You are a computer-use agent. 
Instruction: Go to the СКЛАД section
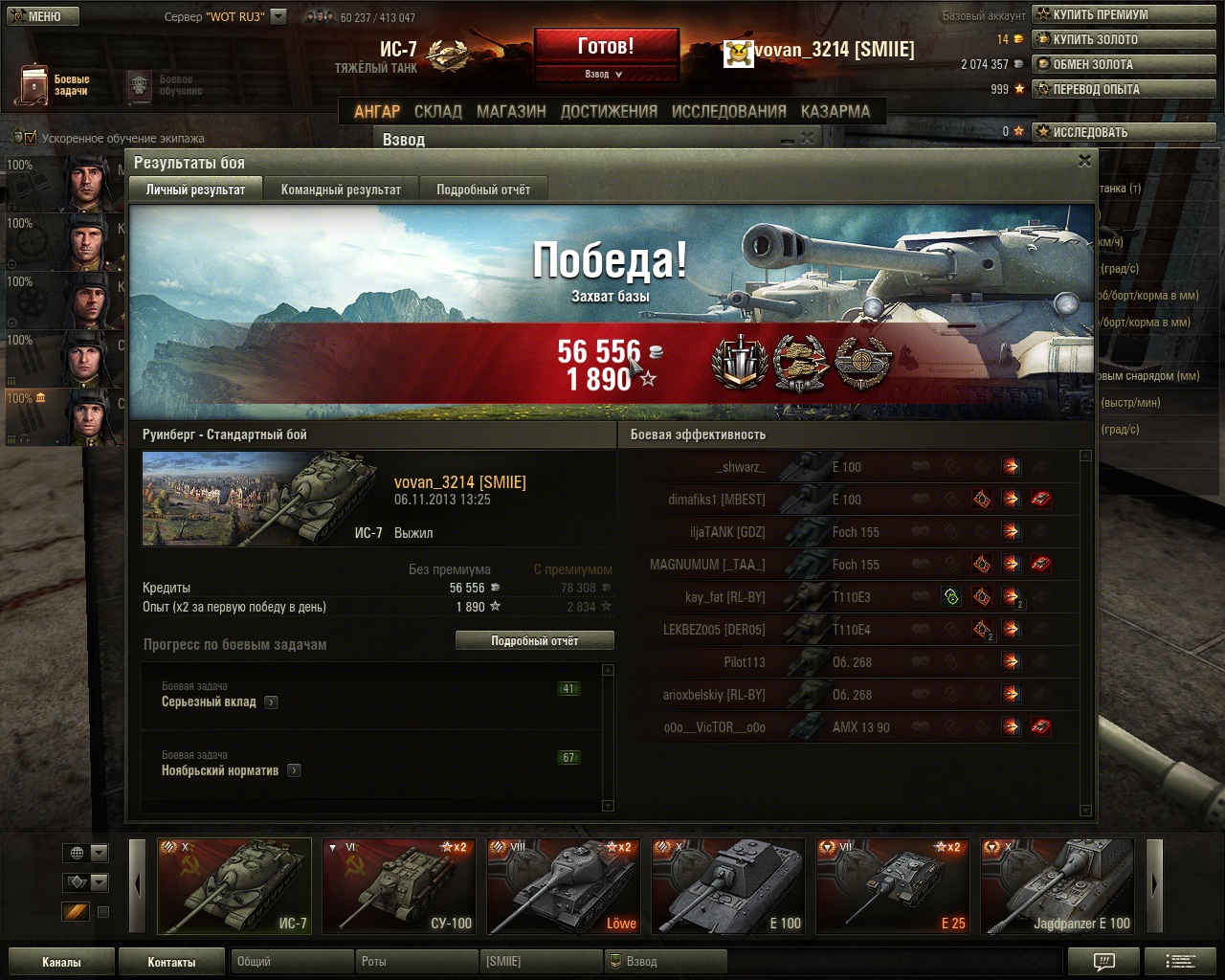pyautogui.click(x=438, y=112)
